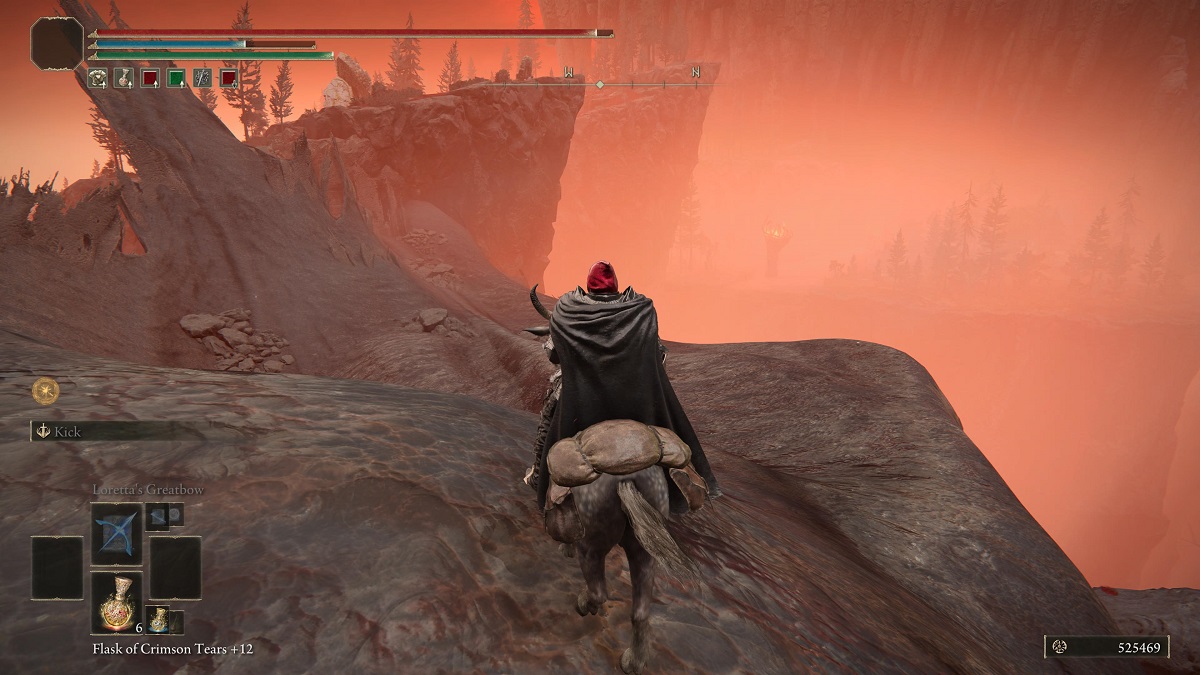Select the small cerulean flask next-item icon
Image resolution: width=1200 pixels, height=675 pixels.
click(x=158, y=619)
